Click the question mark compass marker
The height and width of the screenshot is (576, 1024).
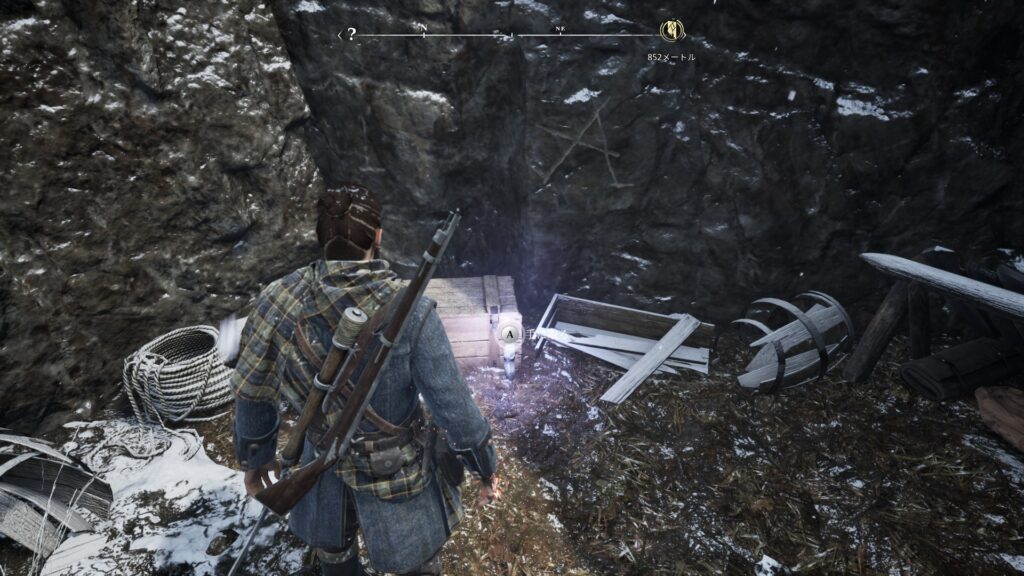click(x=351, y=34)
